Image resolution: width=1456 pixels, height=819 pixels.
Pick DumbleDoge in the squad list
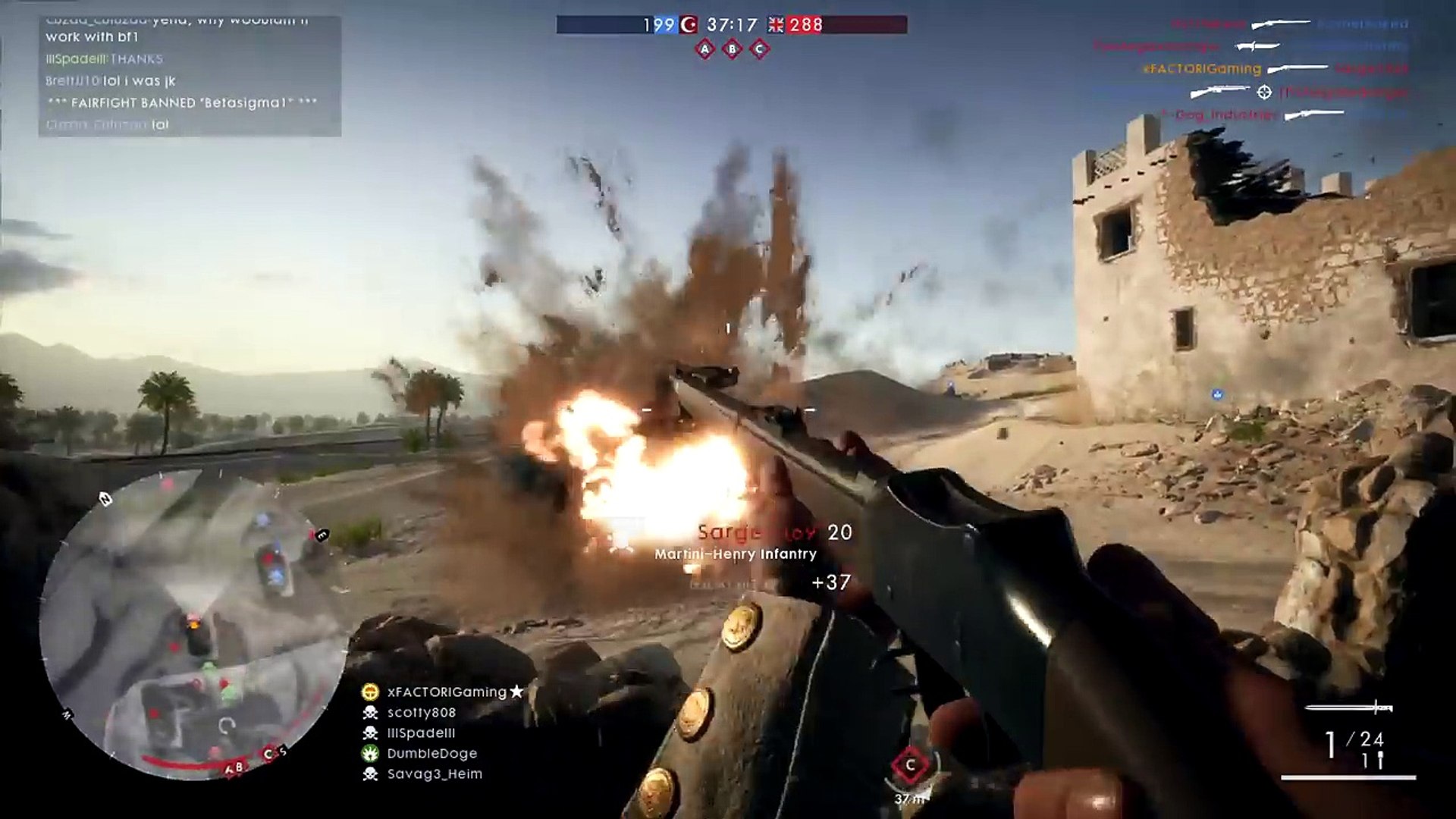point(431,754)
